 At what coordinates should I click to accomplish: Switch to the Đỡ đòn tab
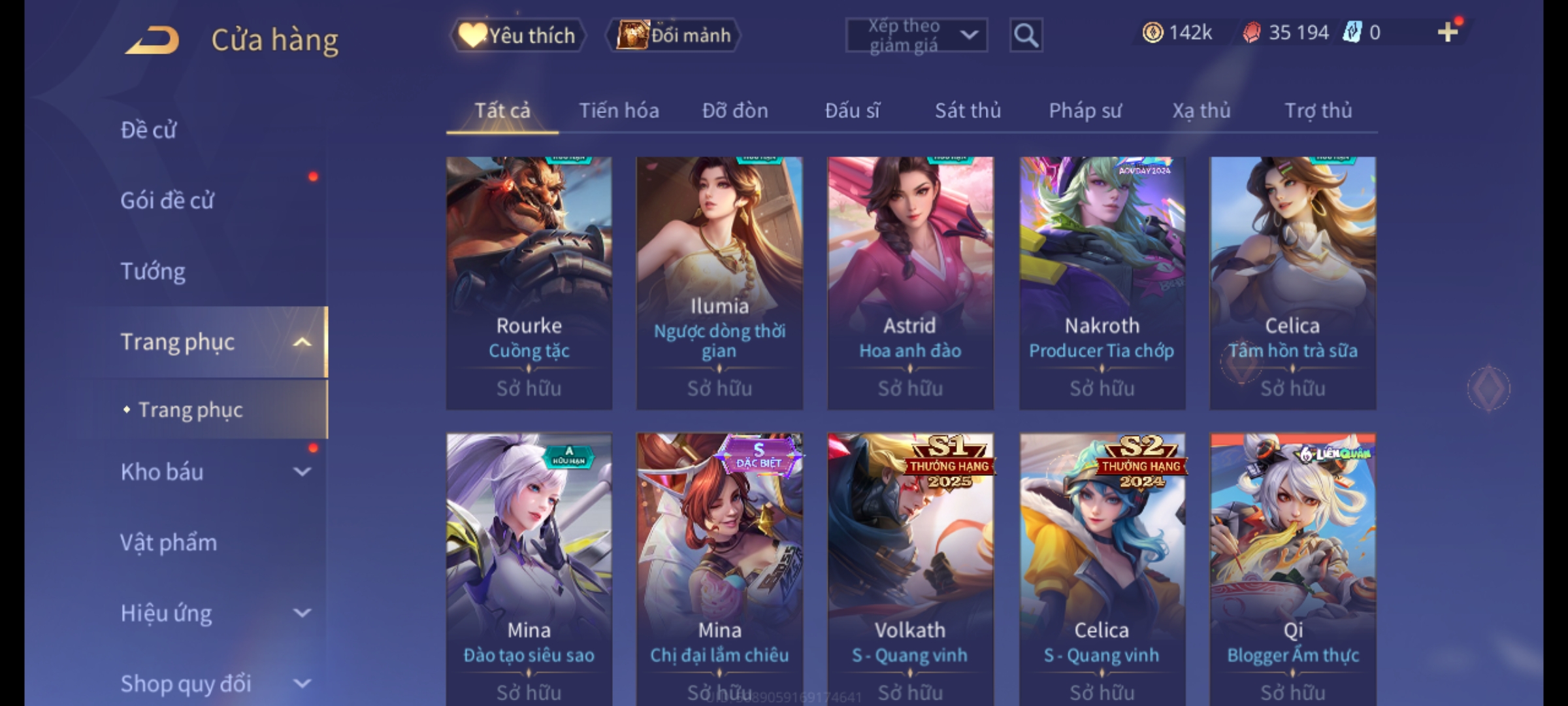tap(735, 110)
